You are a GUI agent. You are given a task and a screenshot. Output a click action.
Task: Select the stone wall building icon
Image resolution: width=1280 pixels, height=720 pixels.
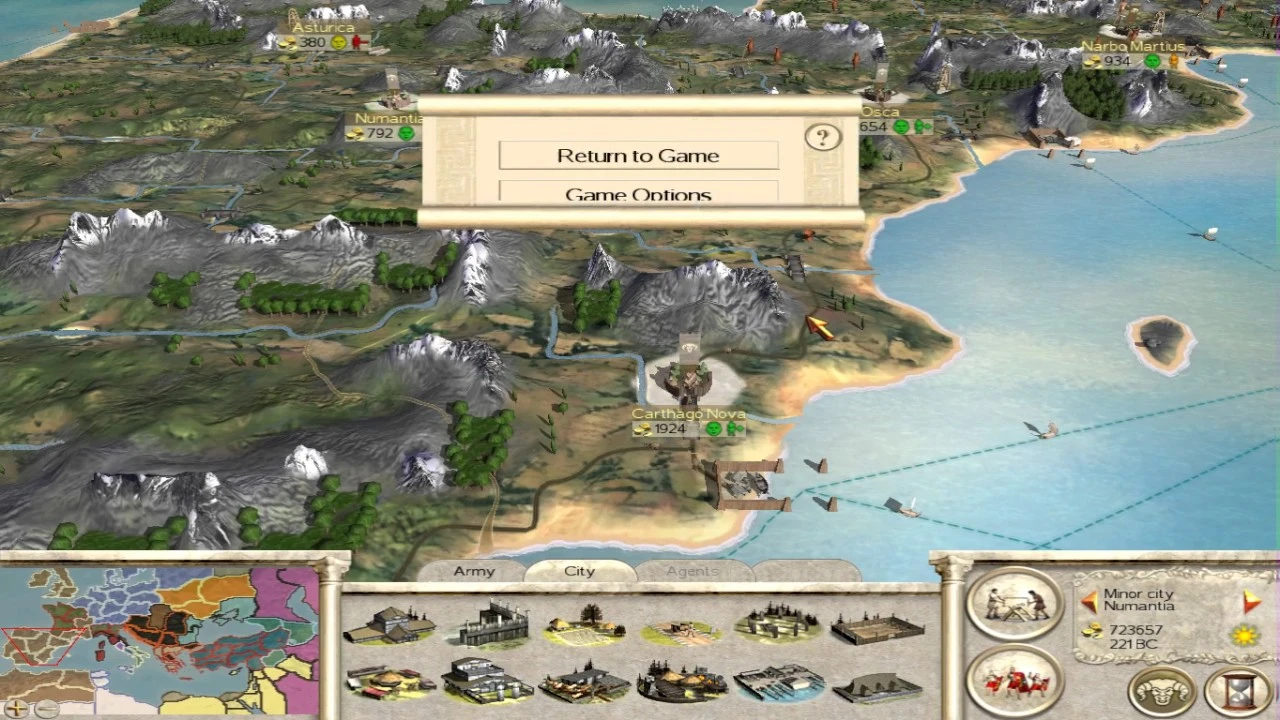click(490, 625)
